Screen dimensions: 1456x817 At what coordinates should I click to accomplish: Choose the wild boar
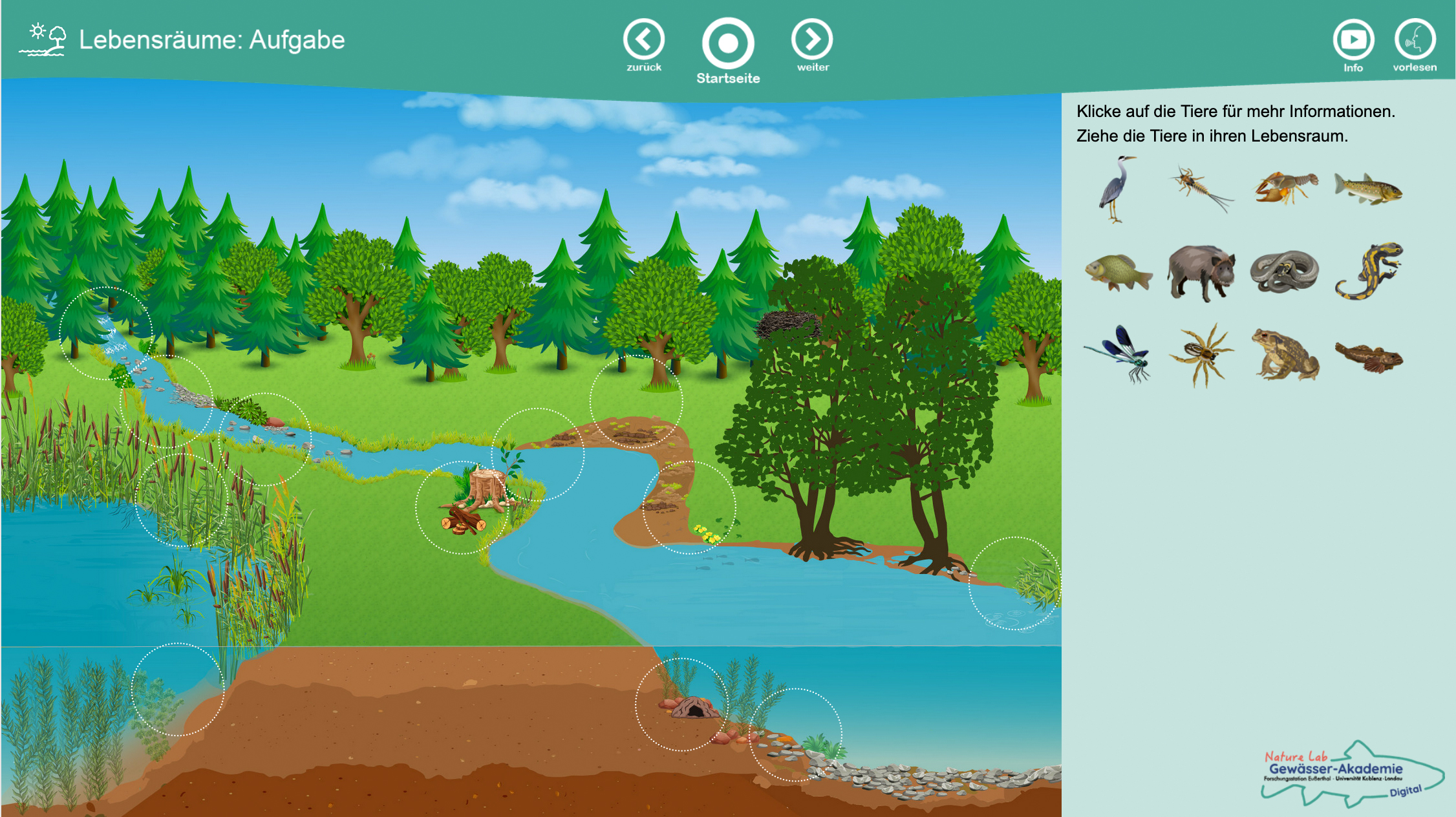pyautogui.click(x=1201, y=272)
